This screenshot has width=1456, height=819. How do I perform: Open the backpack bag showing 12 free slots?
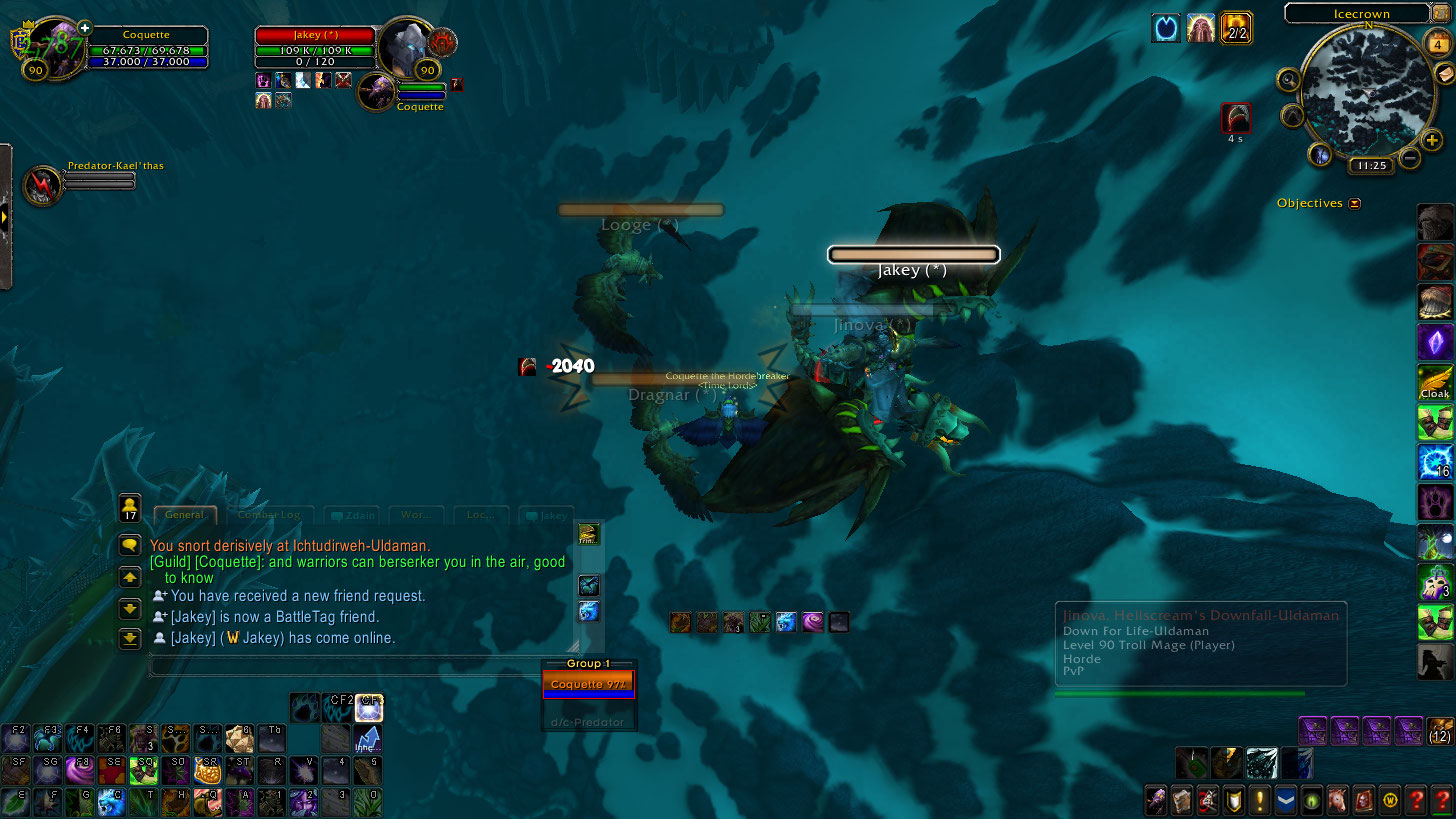tap(1439, 731)
